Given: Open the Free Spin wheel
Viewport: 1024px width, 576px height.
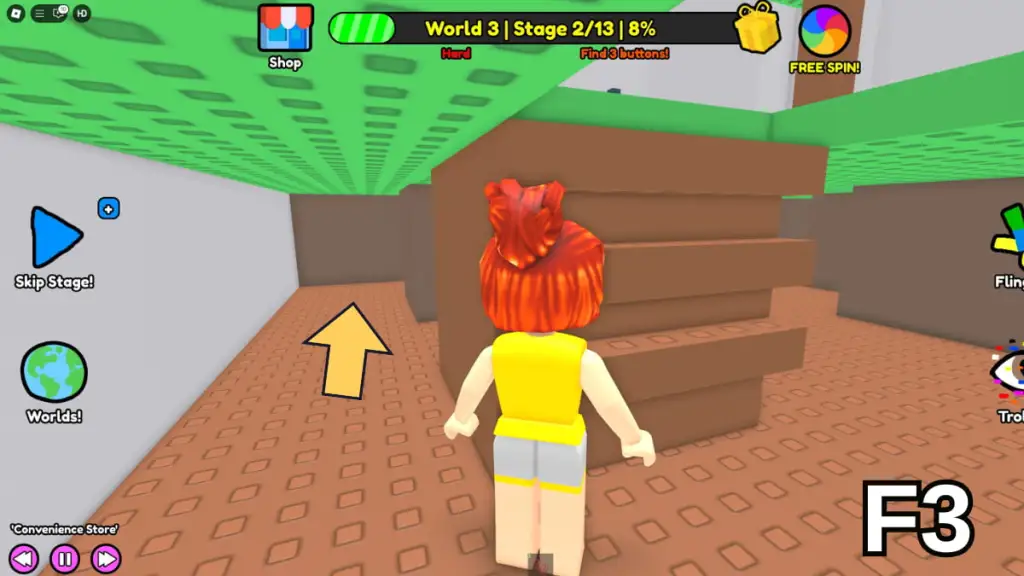Looking at the screenshot, I should pyautogui.click(x=825, y=32).
